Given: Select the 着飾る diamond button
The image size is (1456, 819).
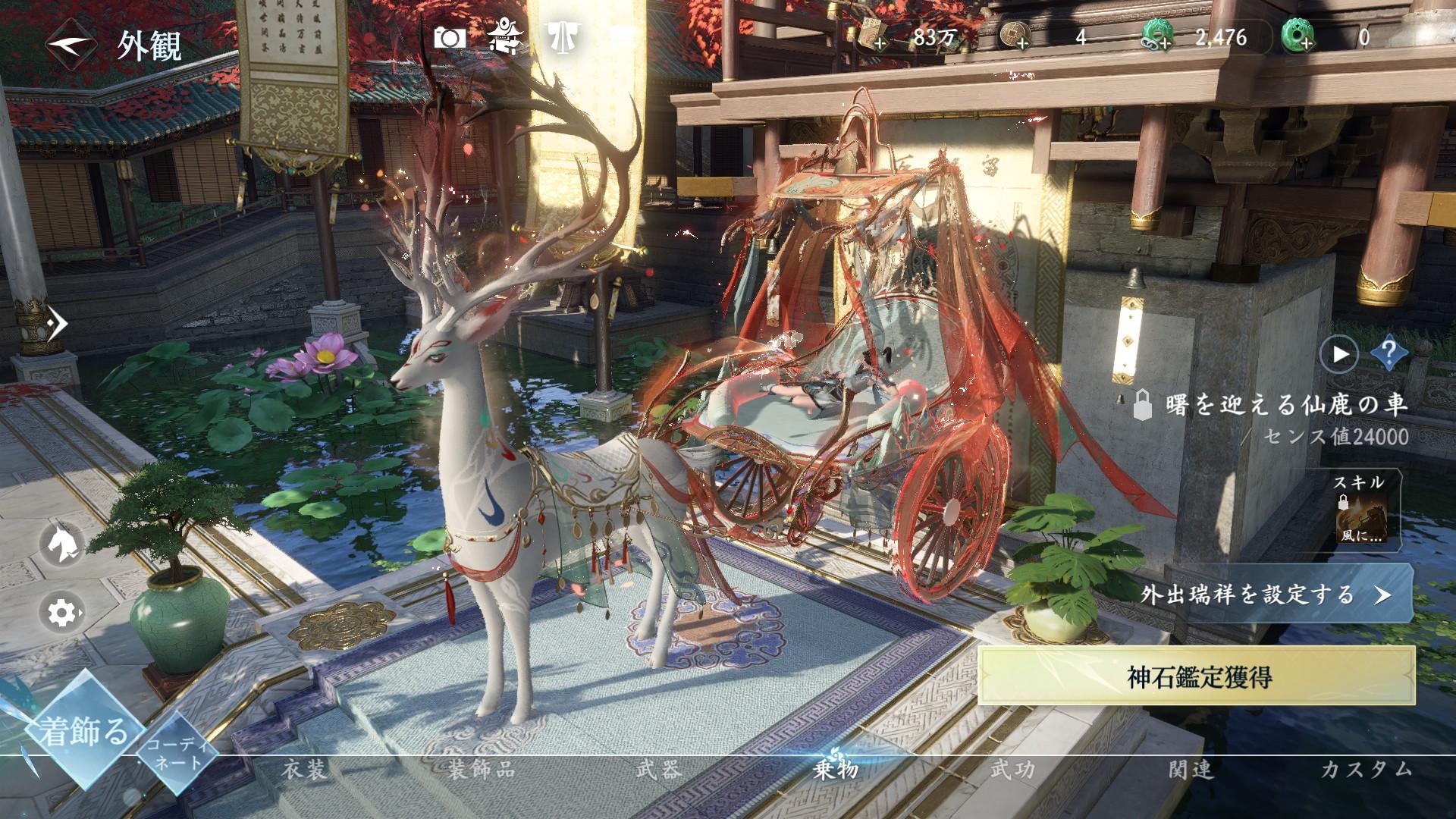Looking at the screenshot, I should 83,731.
